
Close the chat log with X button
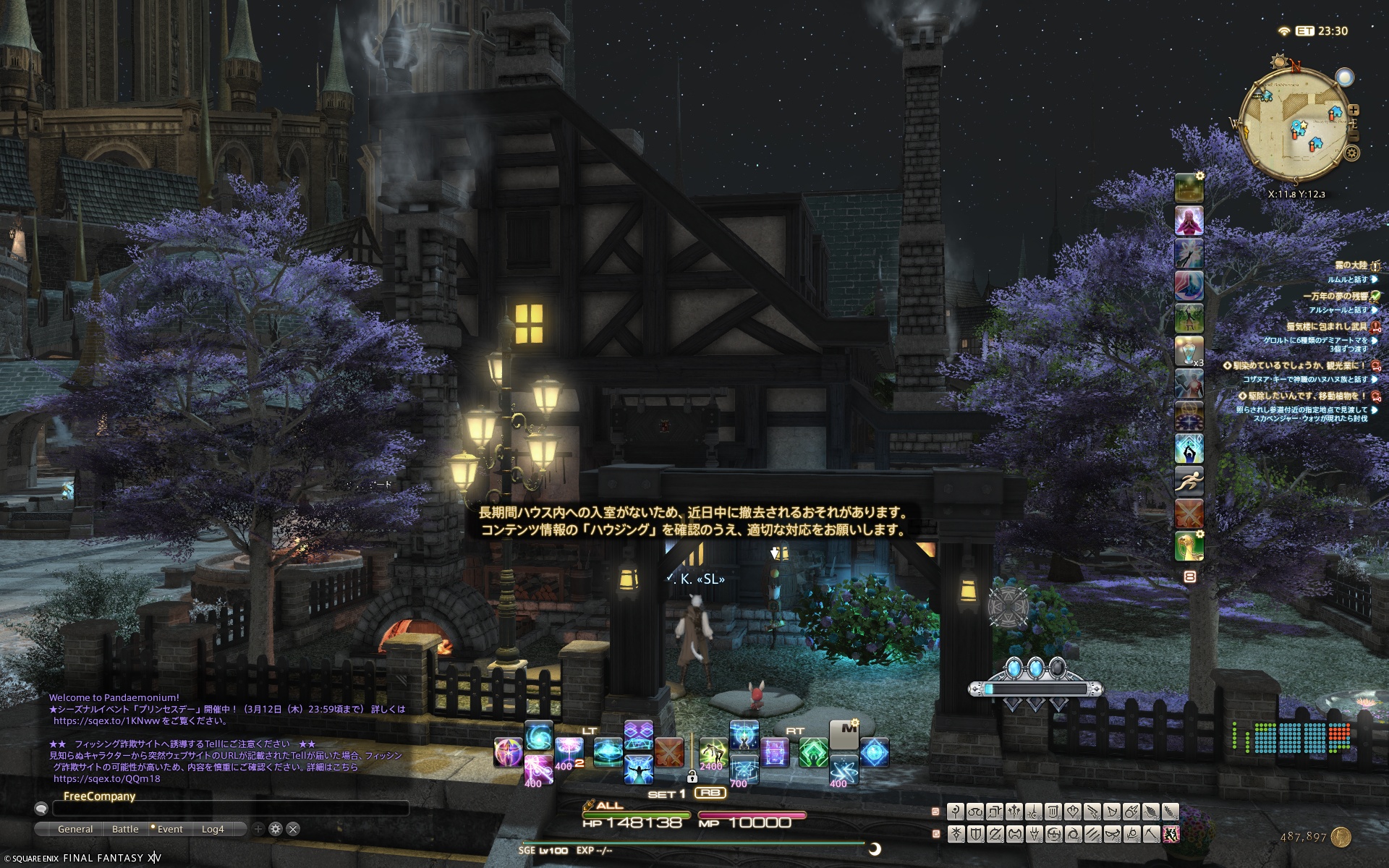click(x=293, y=829)
